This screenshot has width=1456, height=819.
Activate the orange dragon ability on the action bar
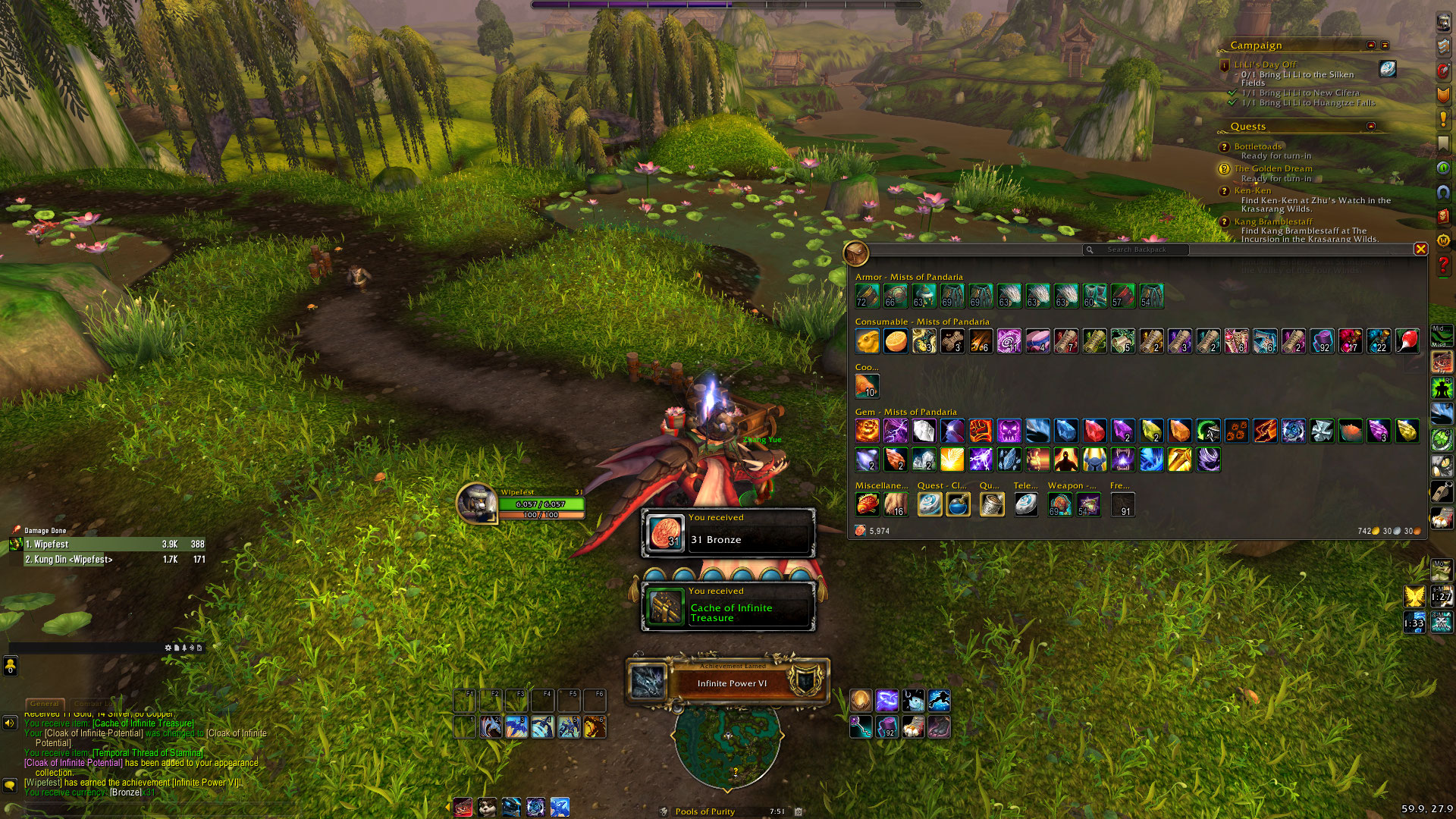point(595,727)
